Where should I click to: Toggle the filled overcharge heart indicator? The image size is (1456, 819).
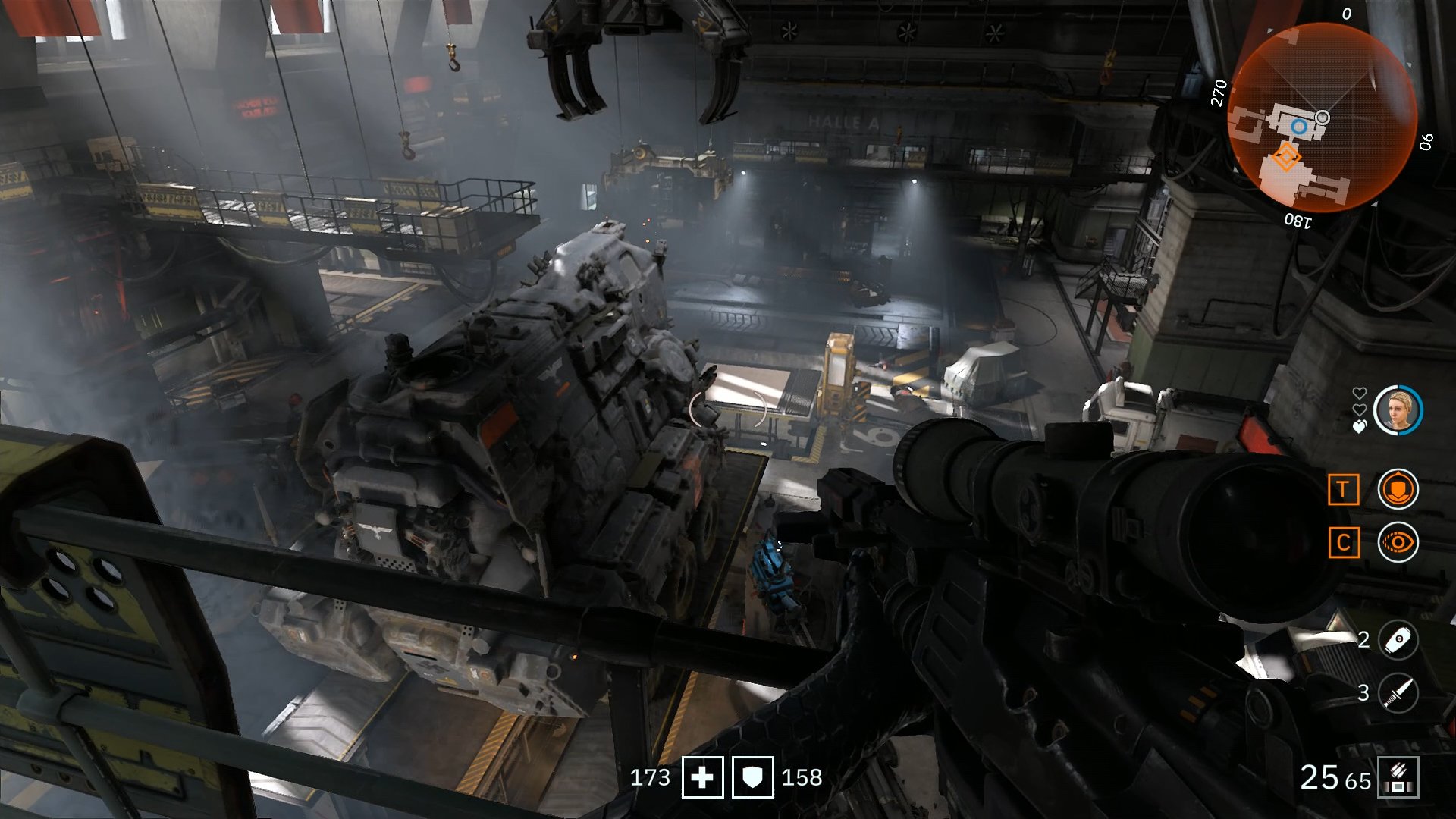1360,425
